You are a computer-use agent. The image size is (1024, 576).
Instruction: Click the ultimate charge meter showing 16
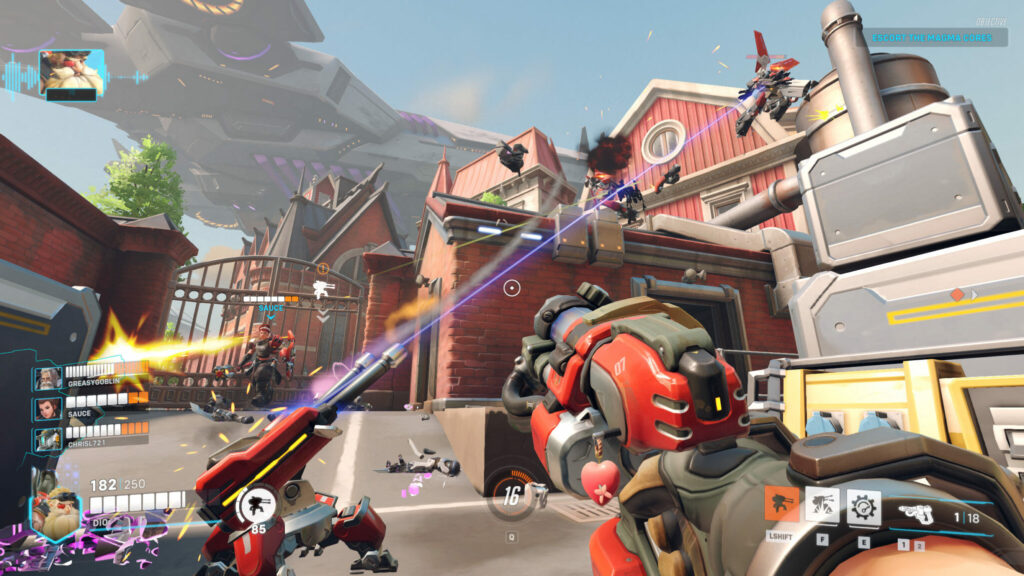point(512,494)
